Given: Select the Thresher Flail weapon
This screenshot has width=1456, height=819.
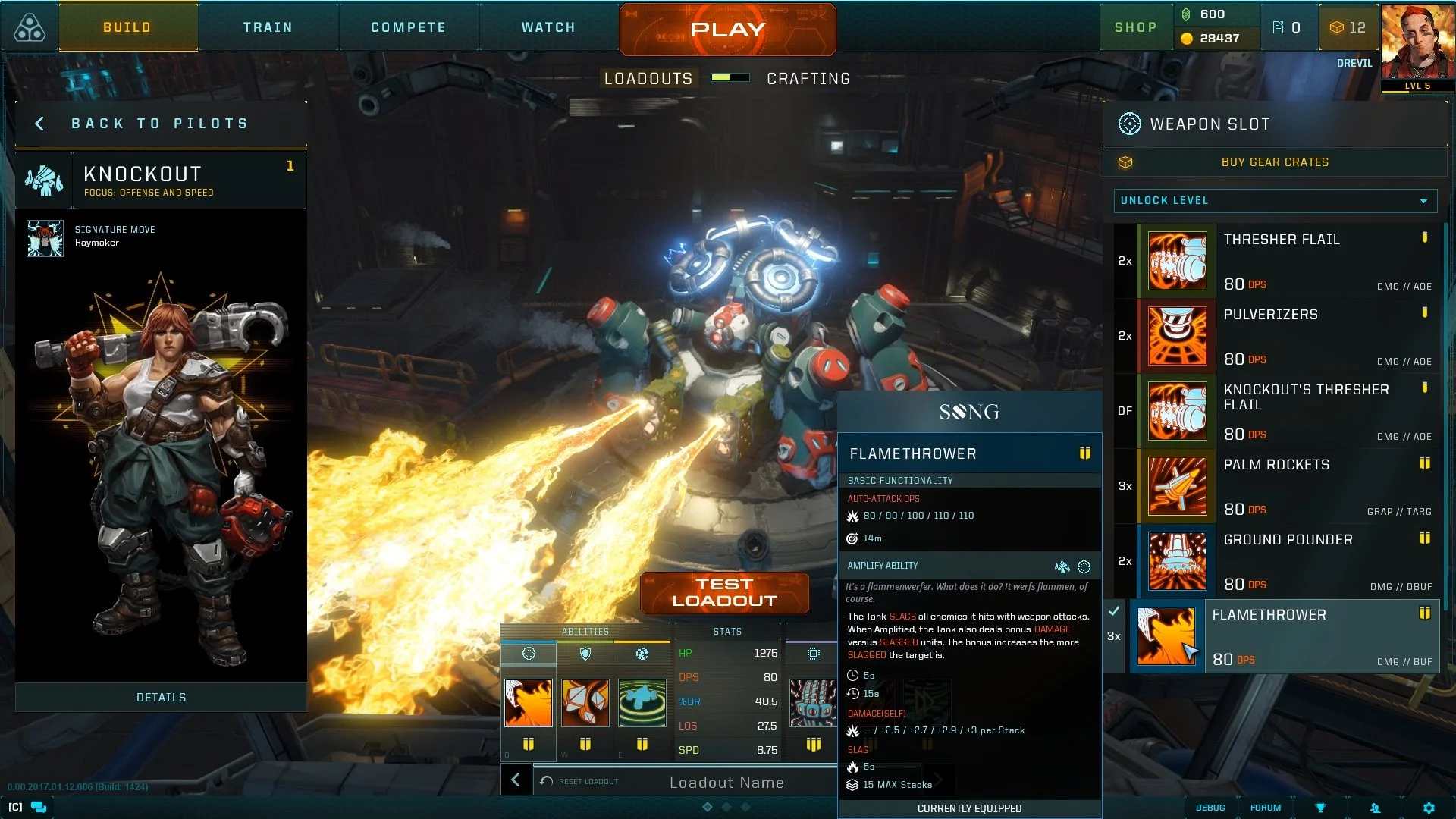Looking at the screenshot, I should tap(1288, 261).
